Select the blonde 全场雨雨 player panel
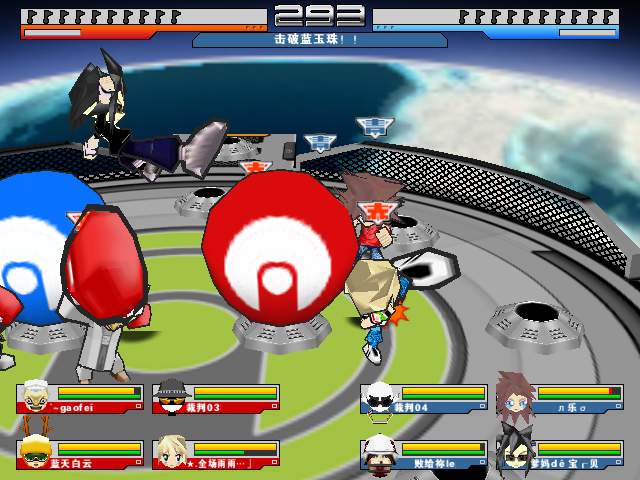The width and height of the screenshot is (640, 480). [x=216, y=455]
